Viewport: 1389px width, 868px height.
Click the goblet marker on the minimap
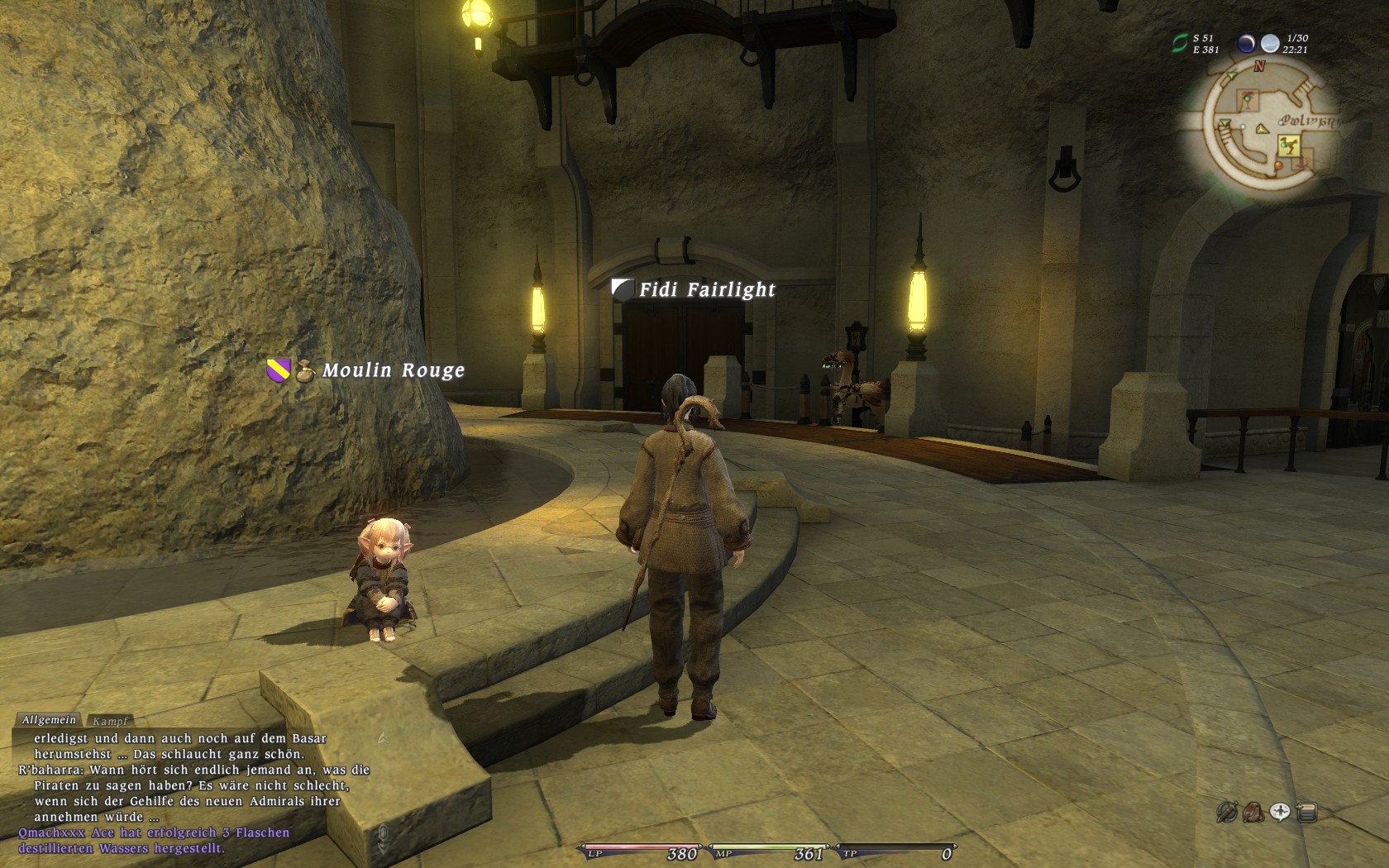point(1247,101)
